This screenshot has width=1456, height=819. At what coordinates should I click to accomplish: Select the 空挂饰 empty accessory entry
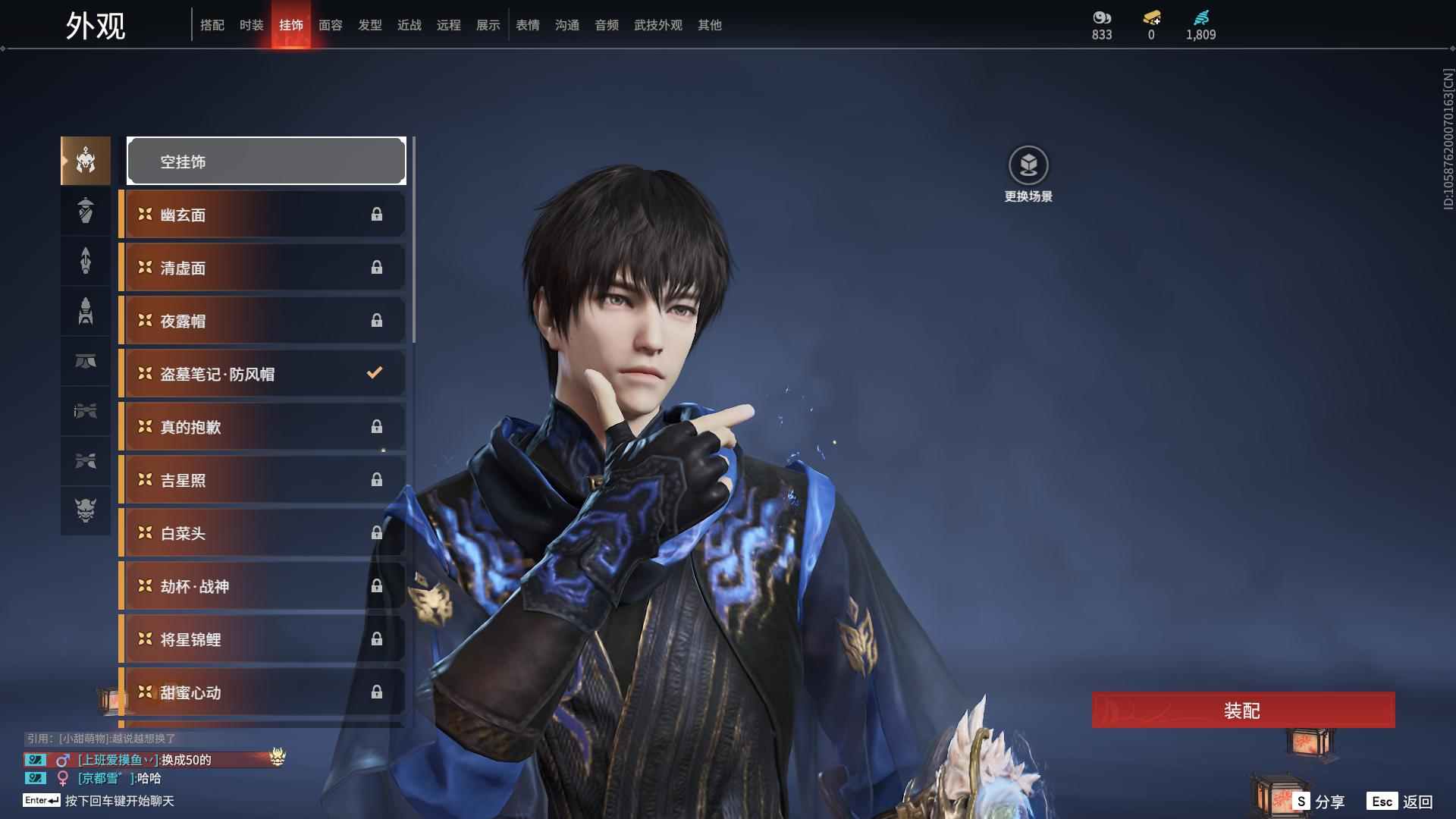266,161
